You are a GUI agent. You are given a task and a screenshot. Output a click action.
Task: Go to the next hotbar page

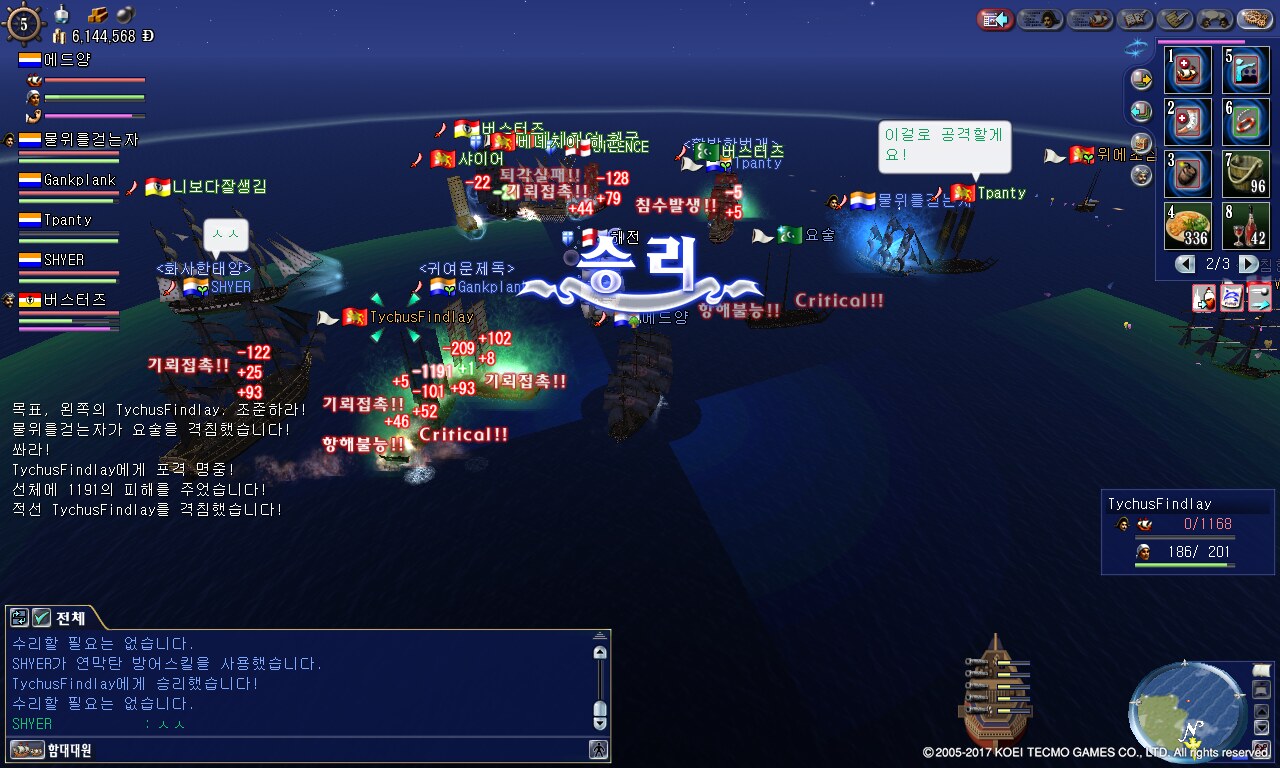pyautogui.click(x=1248, y=264)
